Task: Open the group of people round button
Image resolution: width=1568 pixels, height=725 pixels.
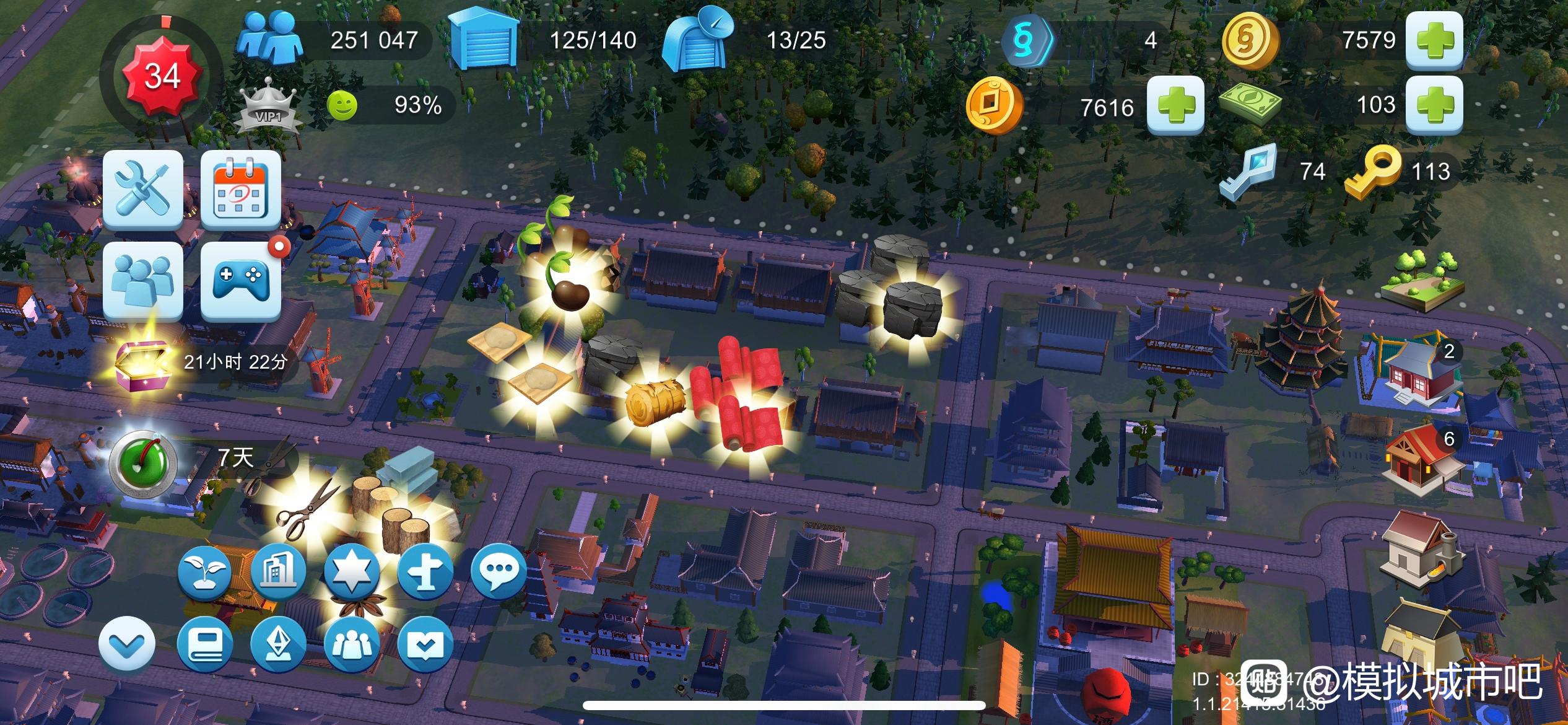Action: (x=351, y=644)
